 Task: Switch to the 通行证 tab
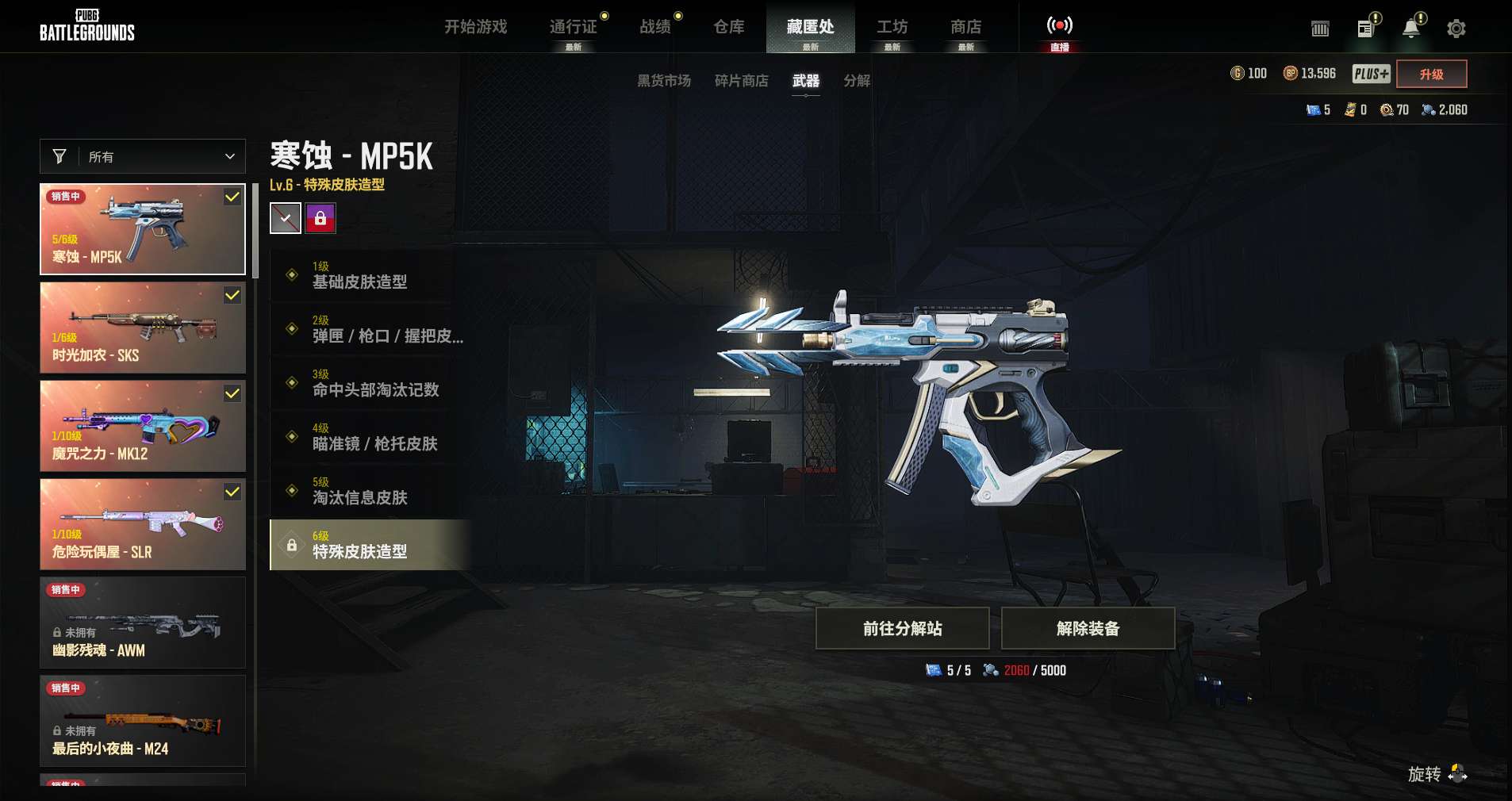pyautogui.click(x=573, y=27)
